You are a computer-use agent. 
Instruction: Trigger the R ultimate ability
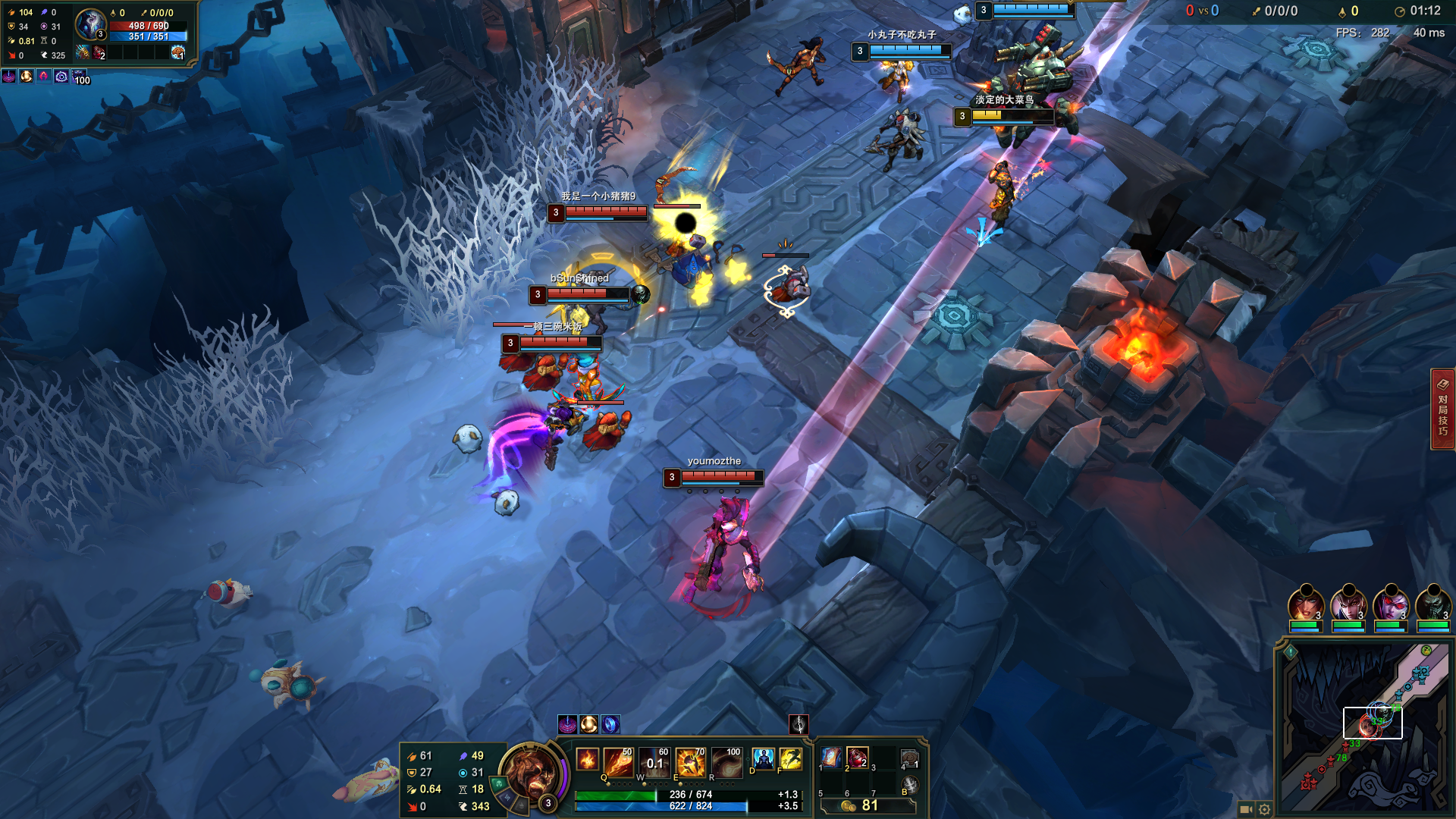point(726,762)
